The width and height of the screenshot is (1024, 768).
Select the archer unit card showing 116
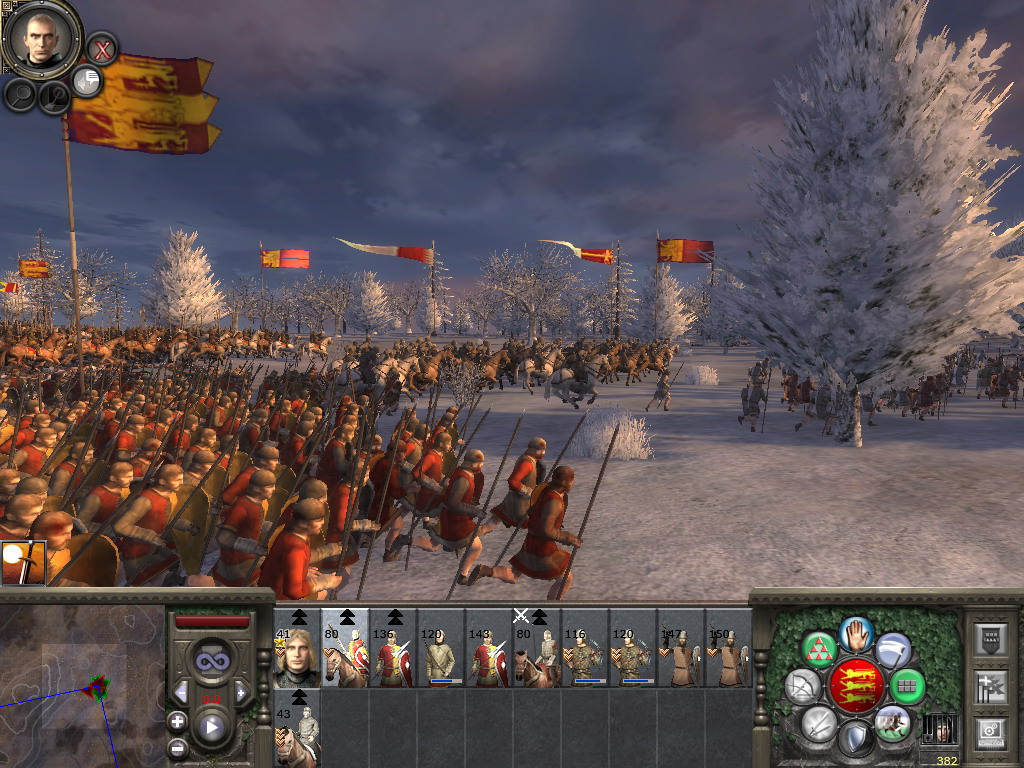pyautogui.click(x=585, y=650)
